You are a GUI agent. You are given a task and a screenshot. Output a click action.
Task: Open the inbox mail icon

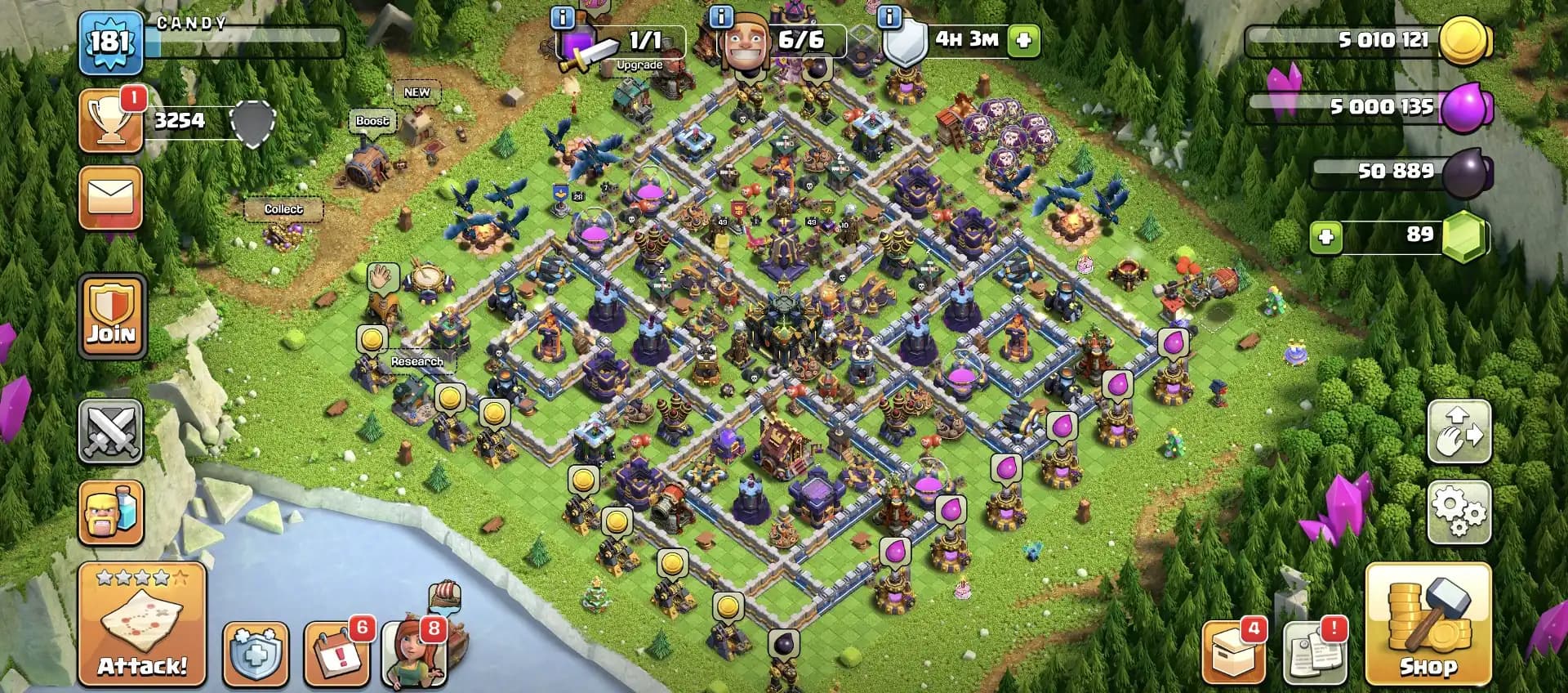tap(112, 199)
